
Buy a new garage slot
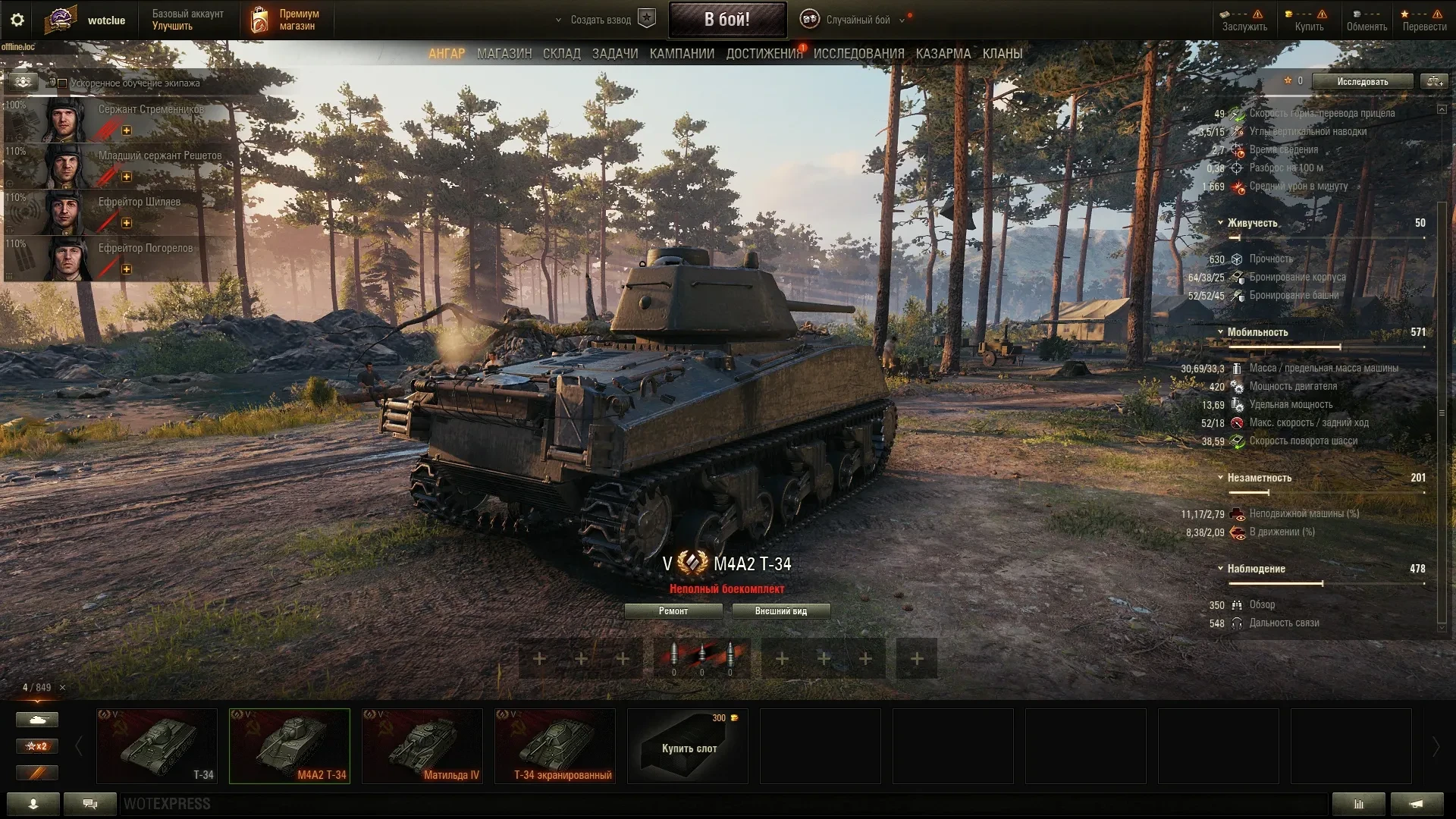click(x=688, y=745)
